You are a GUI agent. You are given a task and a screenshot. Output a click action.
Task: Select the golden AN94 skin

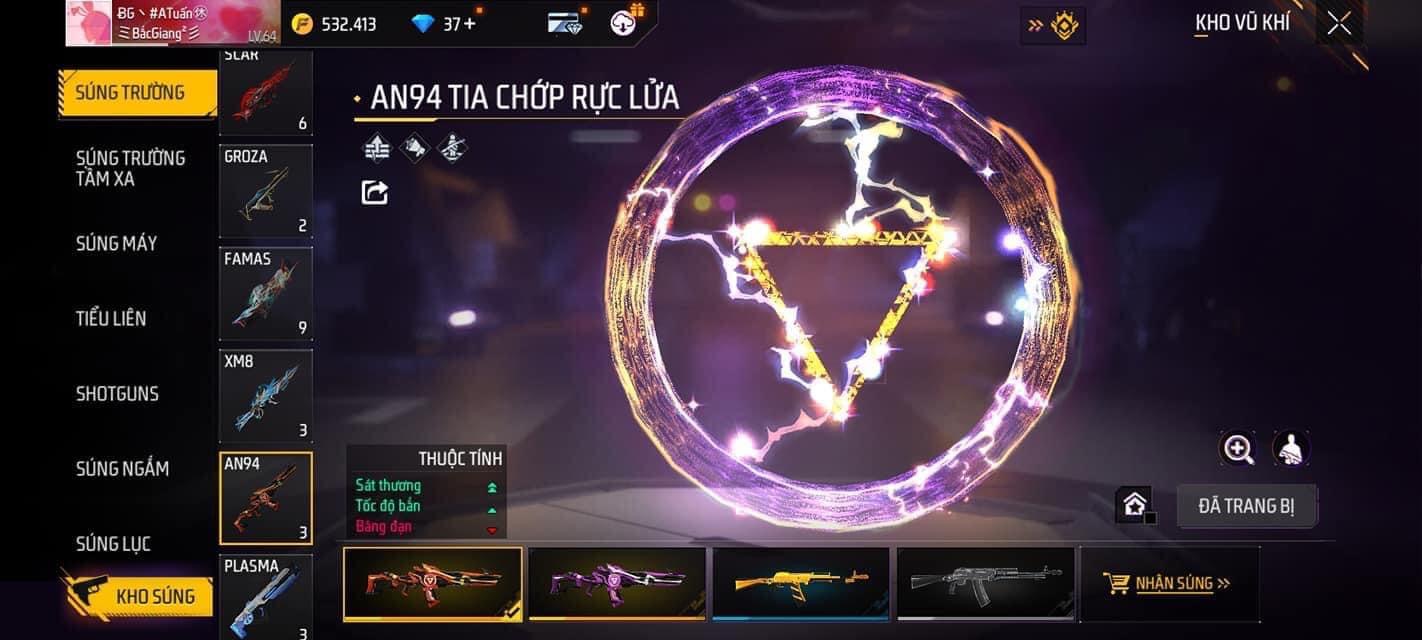(x=801, y=584)
